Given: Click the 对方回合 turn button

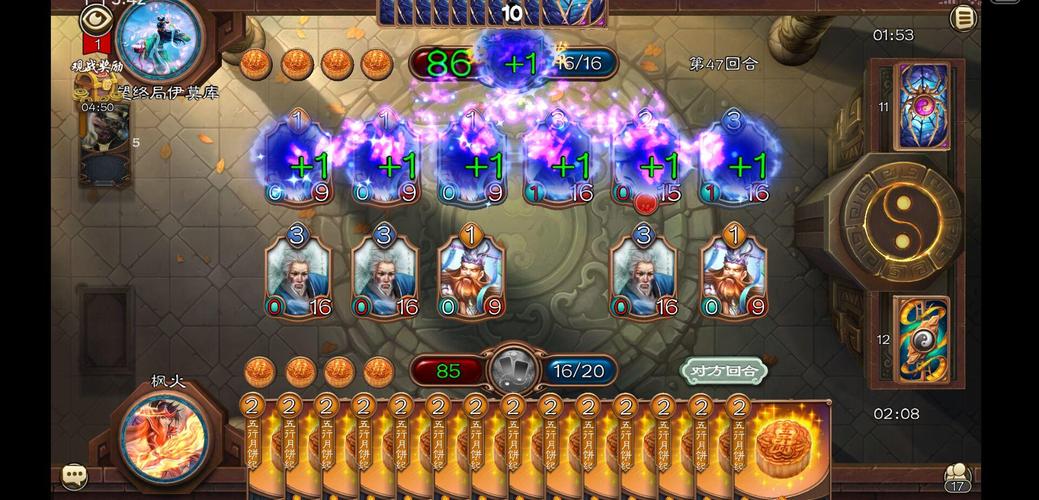Looking at the screenshot, I should tap(724, 371).
